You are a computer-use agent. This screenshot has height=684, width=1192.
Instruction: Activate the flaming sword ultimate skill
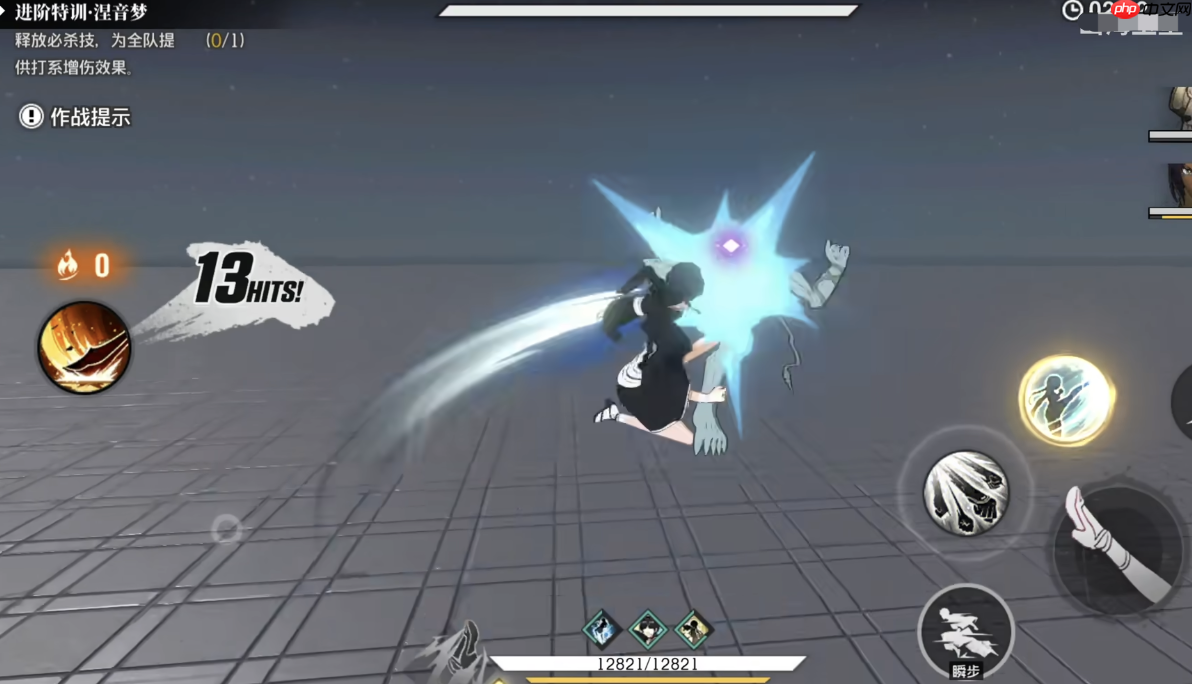(x=84, y=347)
